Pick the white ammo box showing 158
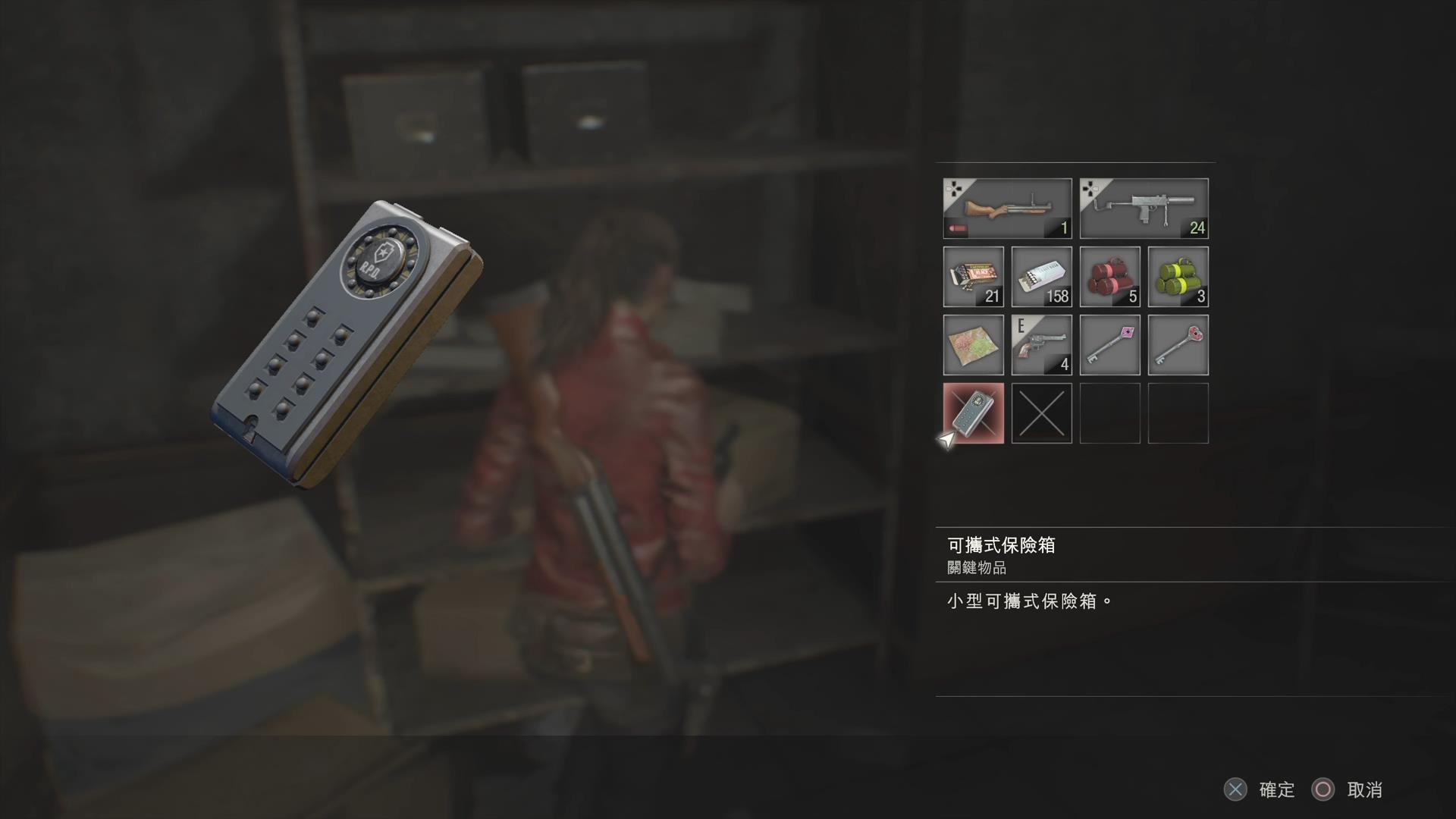This screenshot has height=819, width=1456. click(1041, 277)
